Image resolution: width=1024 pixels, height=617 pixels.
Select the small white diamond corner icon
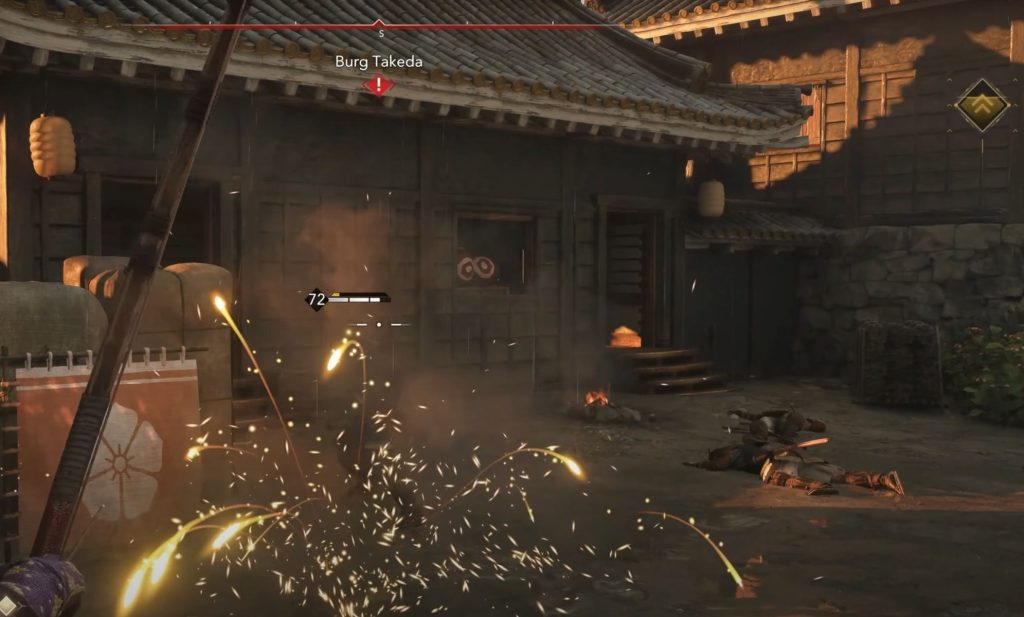click(8, 606)
